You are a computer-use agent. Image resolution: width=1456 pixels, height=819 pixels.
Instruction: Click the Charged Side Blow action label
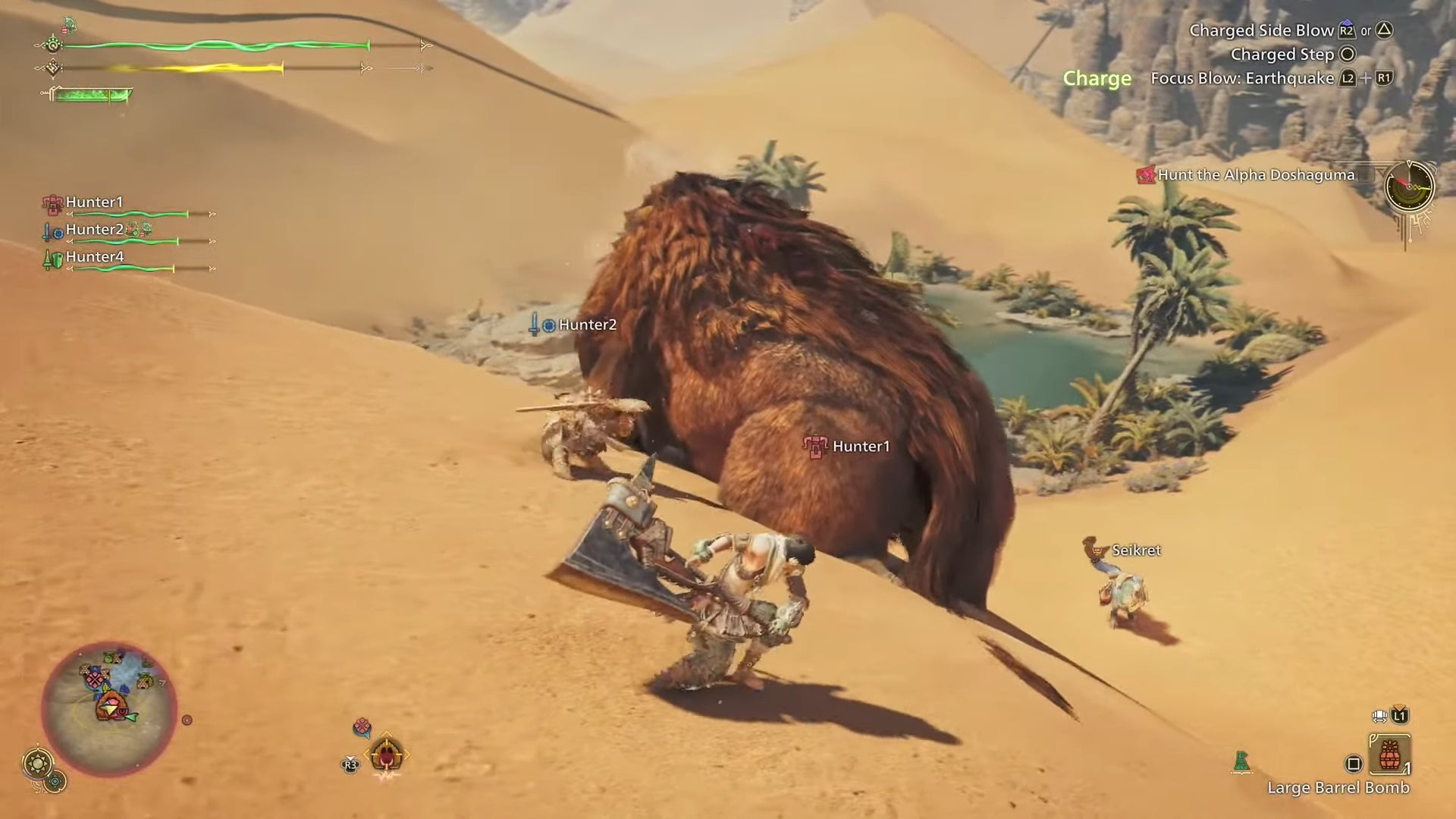tap(1260, 30)
